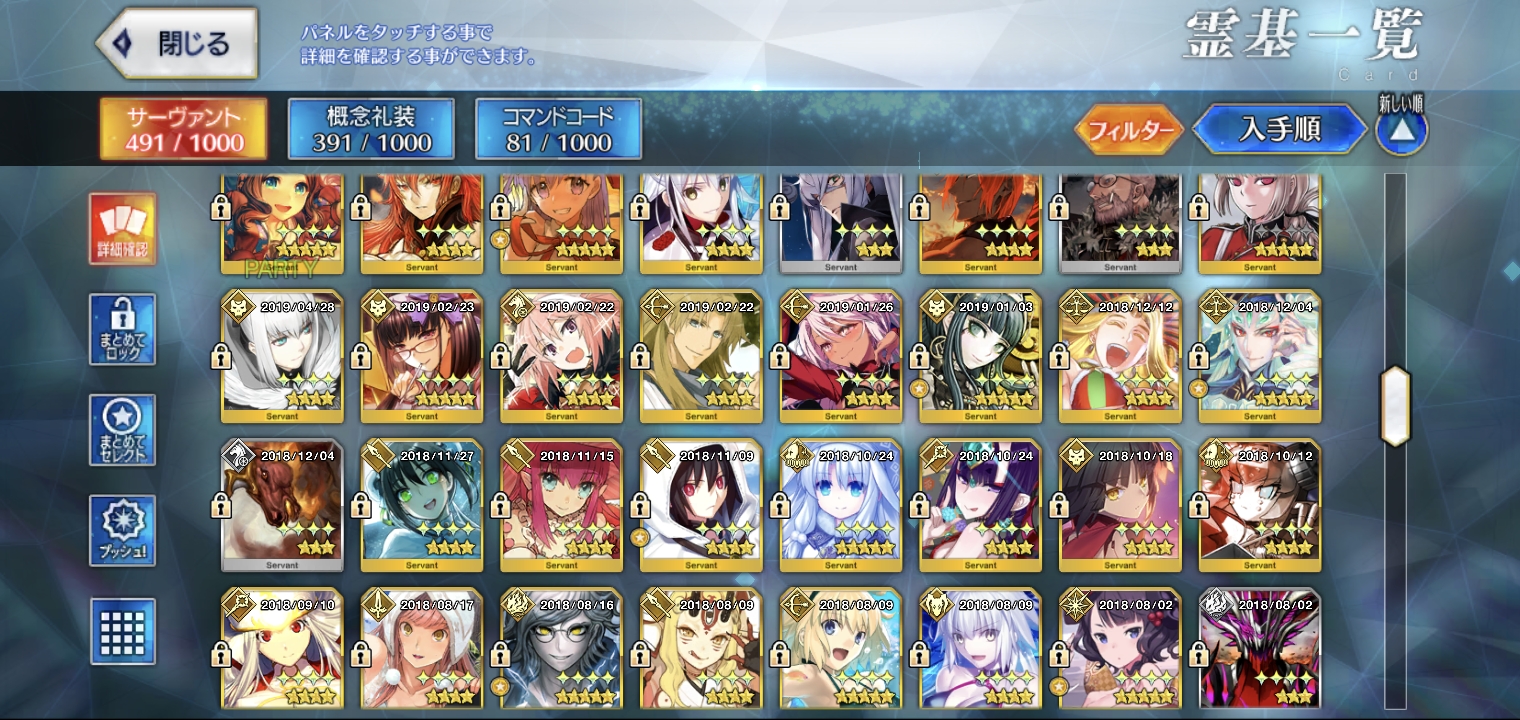
Task: Open the 概念礼装 tab
Action: [x=370, y=129]
